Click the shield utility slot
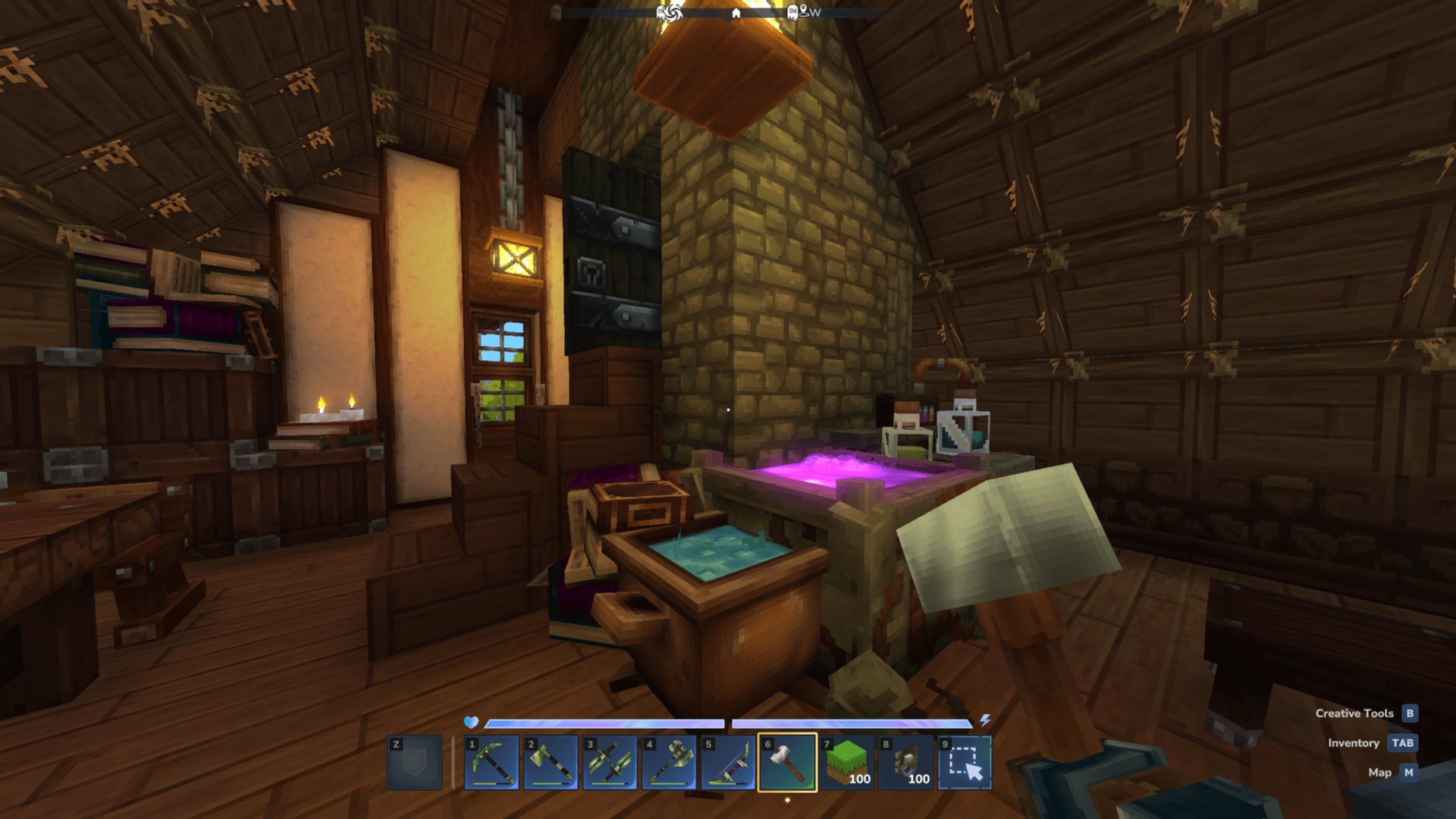1456x819 pixels. (x=414, y=762)
